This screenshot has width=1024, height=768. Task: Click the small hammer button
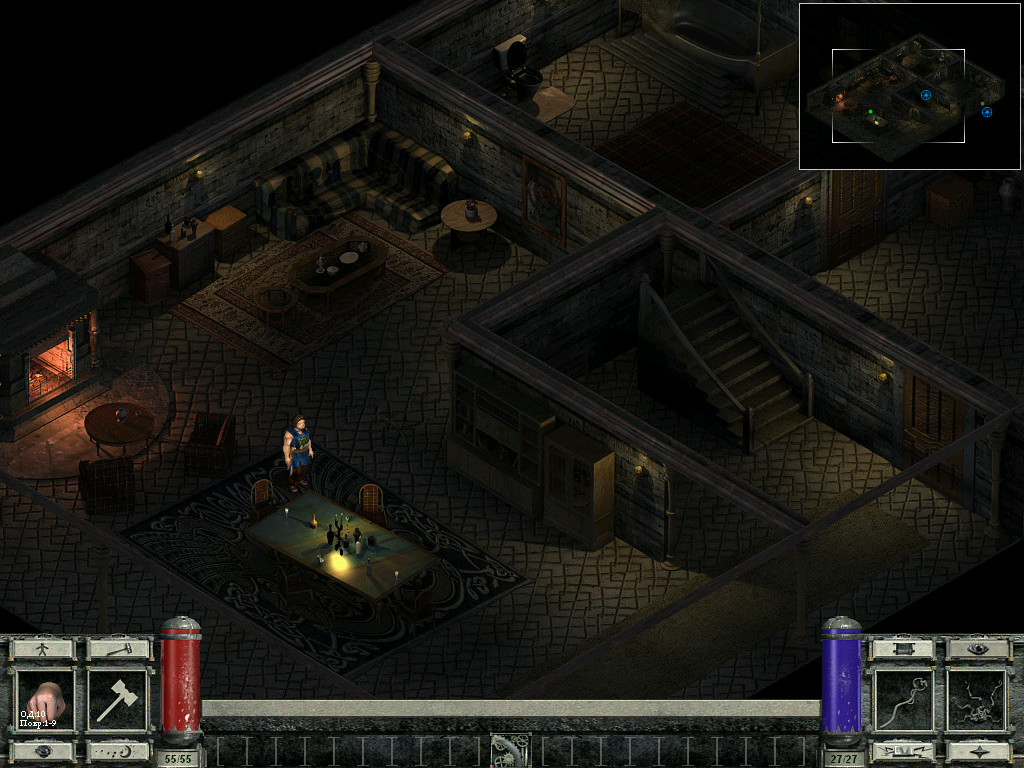point(118,649)
